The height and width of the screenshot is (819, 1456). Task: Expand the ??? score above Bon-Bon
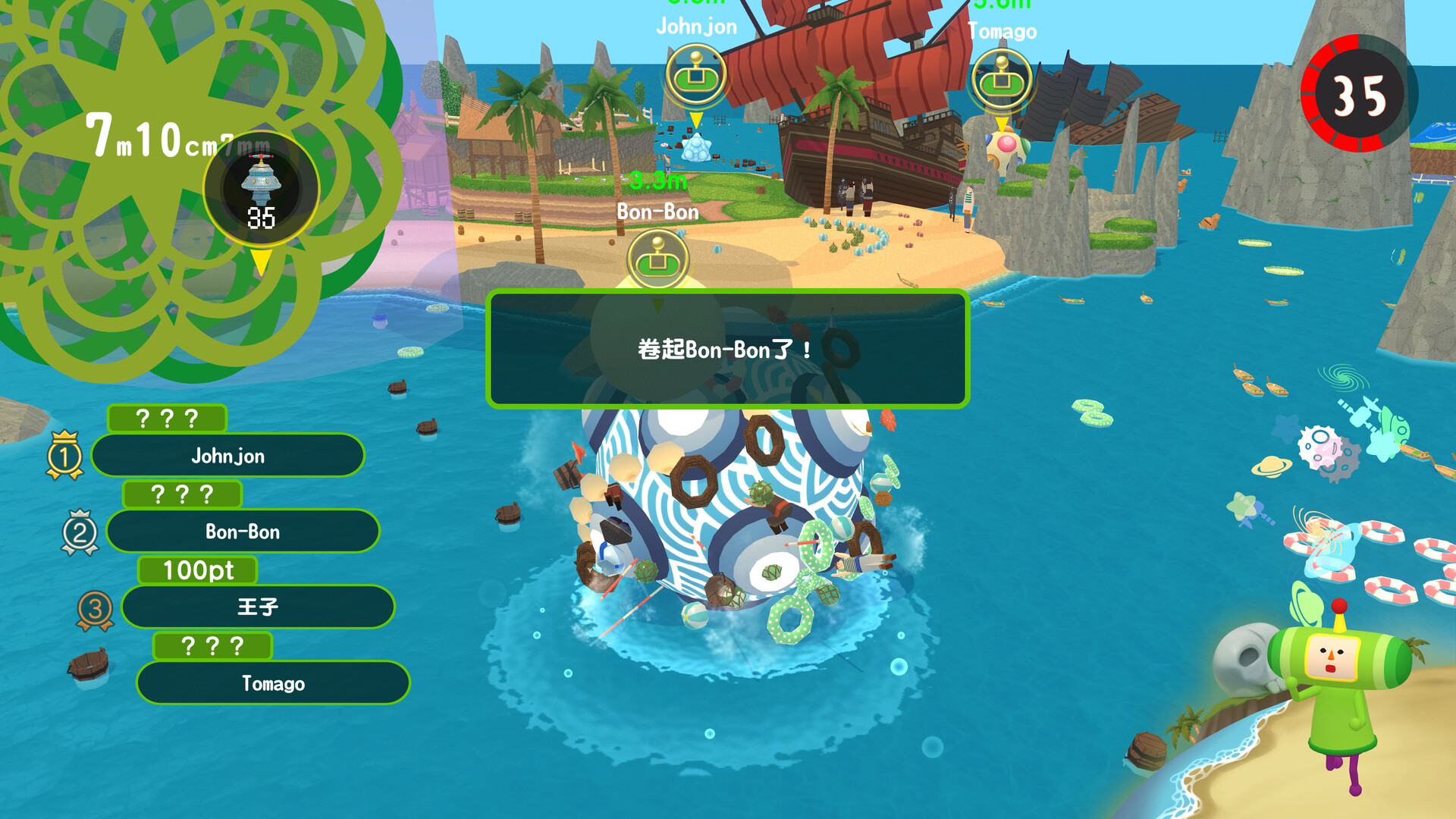pyautogui.click(x=182, y=494)
